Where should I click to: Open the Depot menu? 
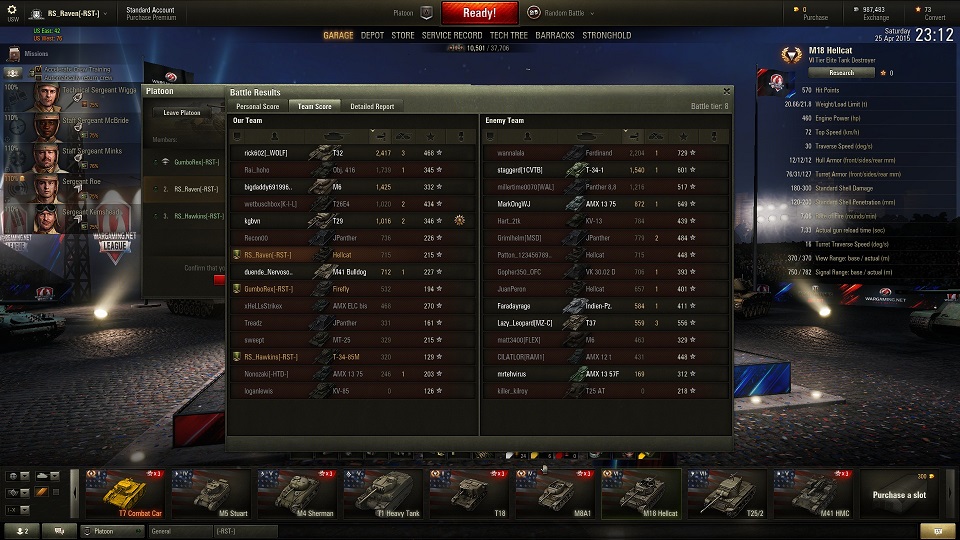point(372,35)
